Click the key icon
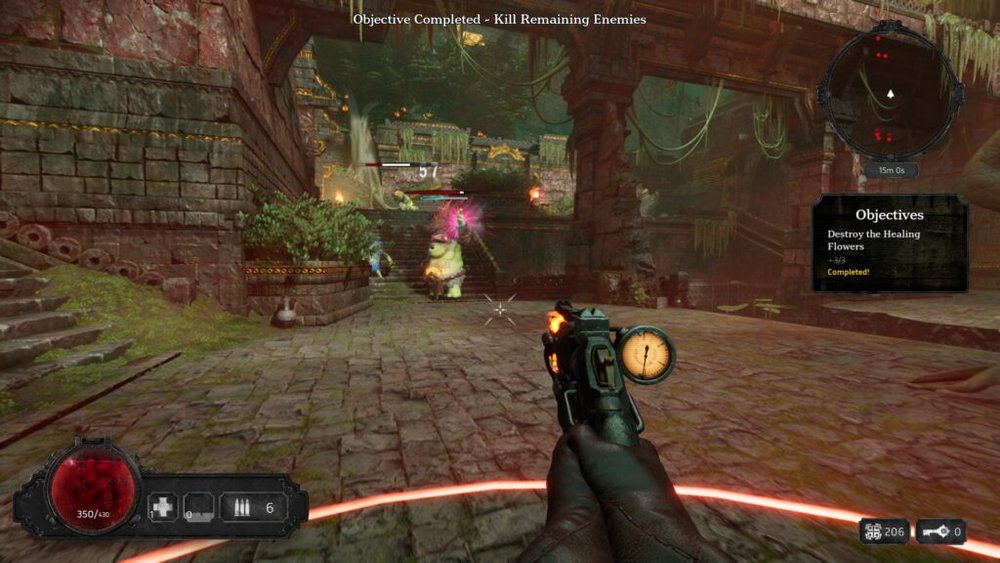 pos(934,531)
